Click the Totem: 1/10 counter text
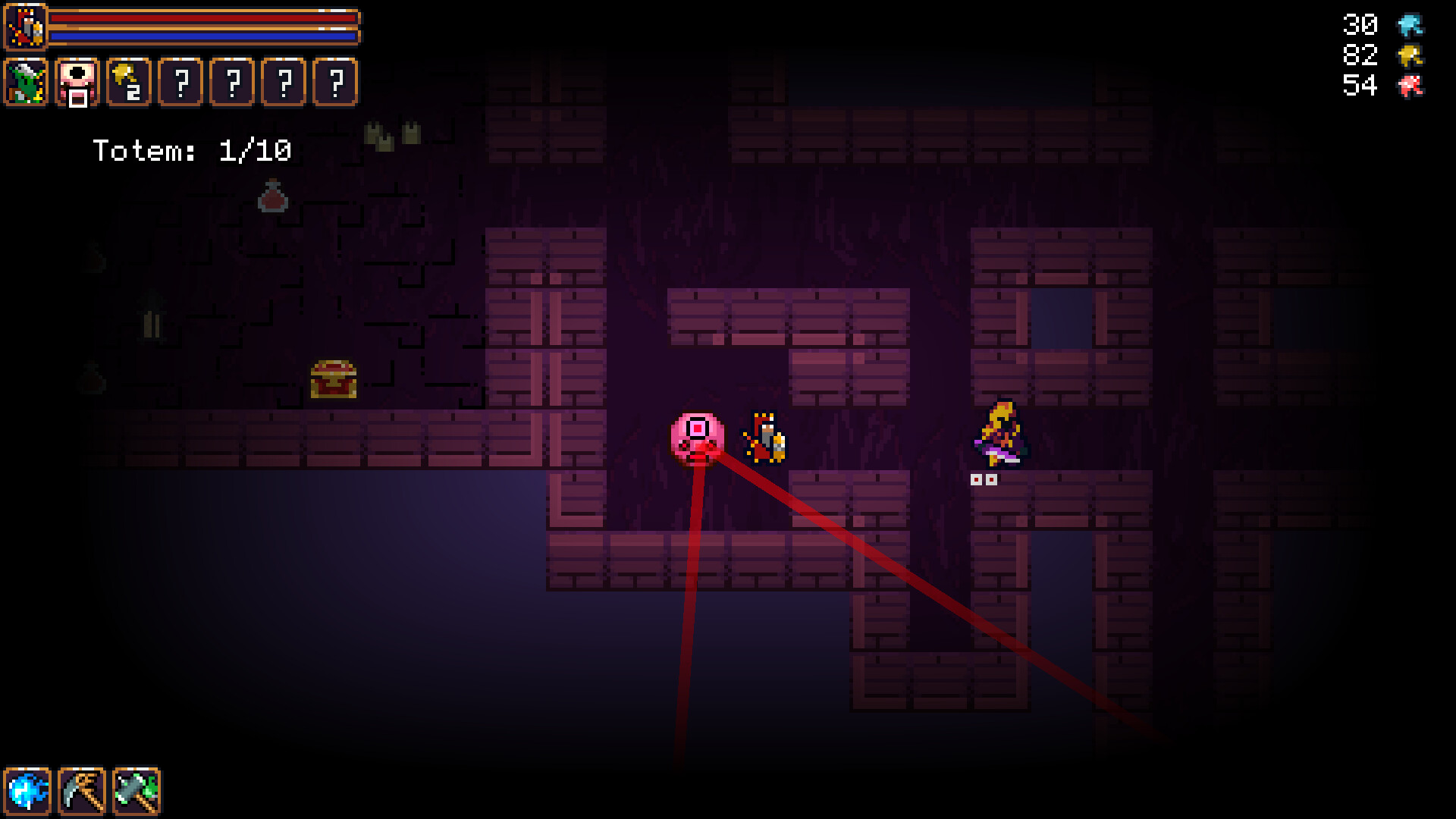1456x819 pixels. click(x=193, y=150)
